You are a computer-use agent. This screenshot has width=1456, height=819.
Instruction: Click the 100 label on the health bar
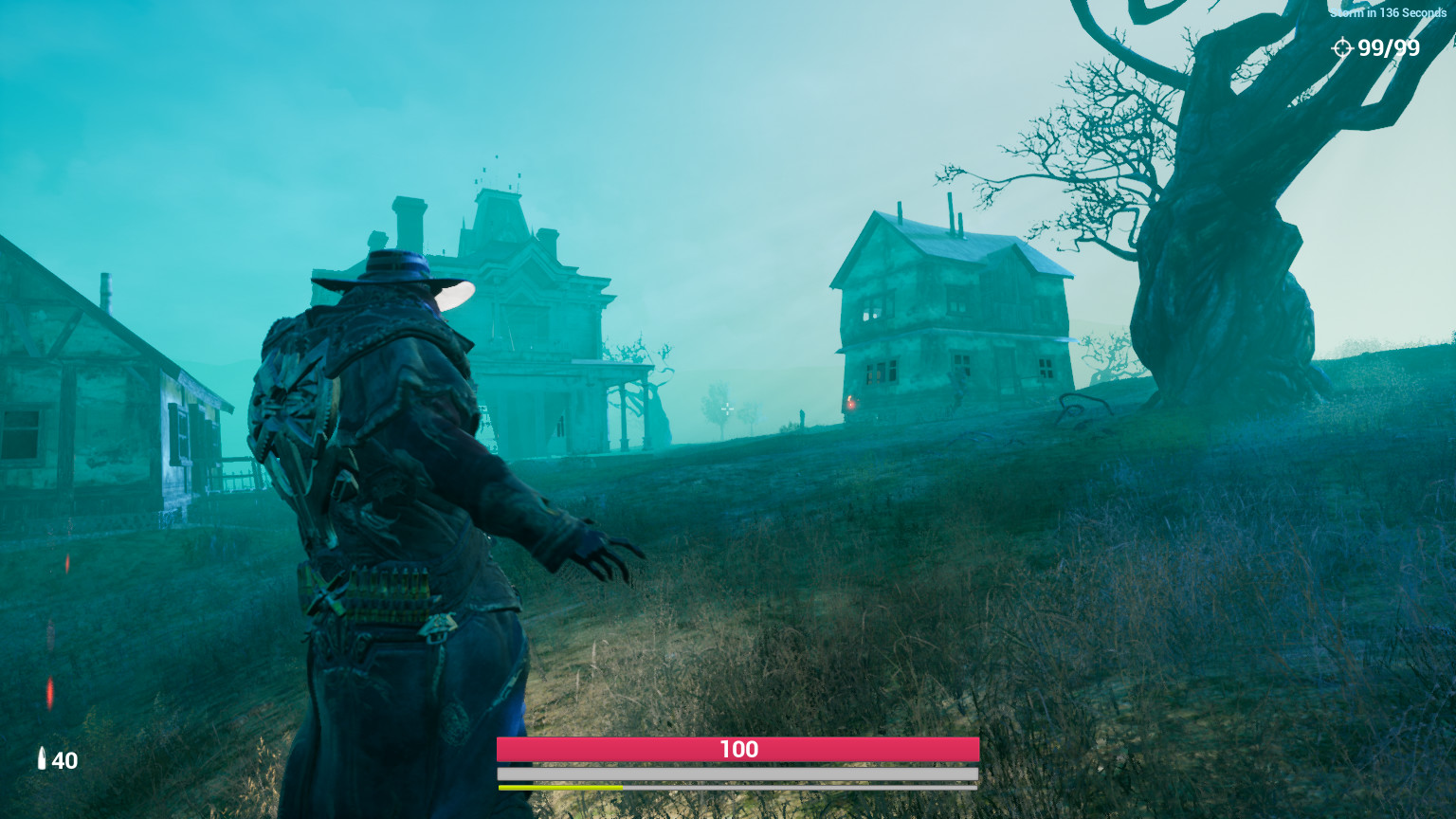click(738, 749)
